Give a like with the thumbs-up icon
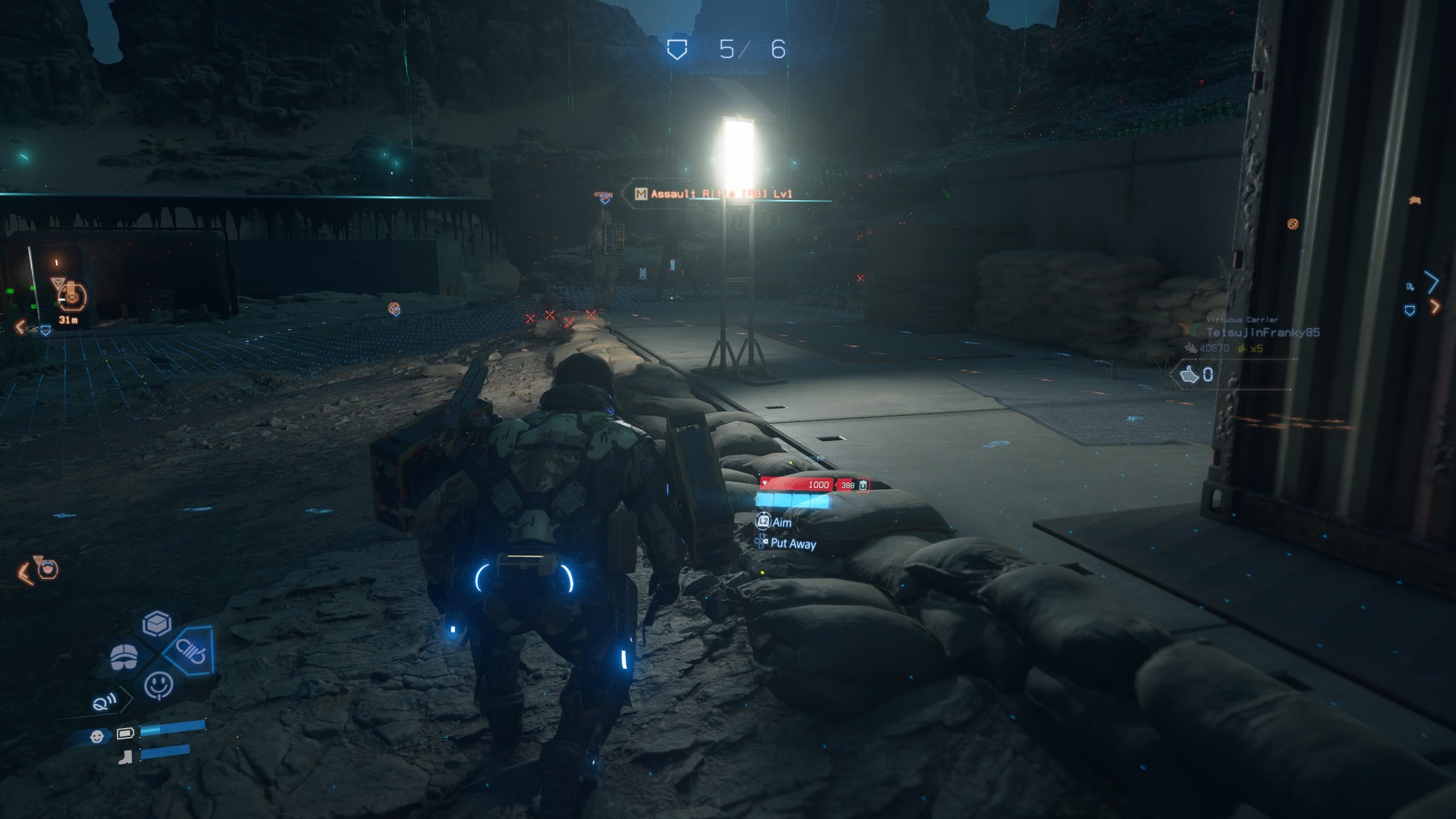The height and width of the screenshot is (819, 1456). (1190, 374)
